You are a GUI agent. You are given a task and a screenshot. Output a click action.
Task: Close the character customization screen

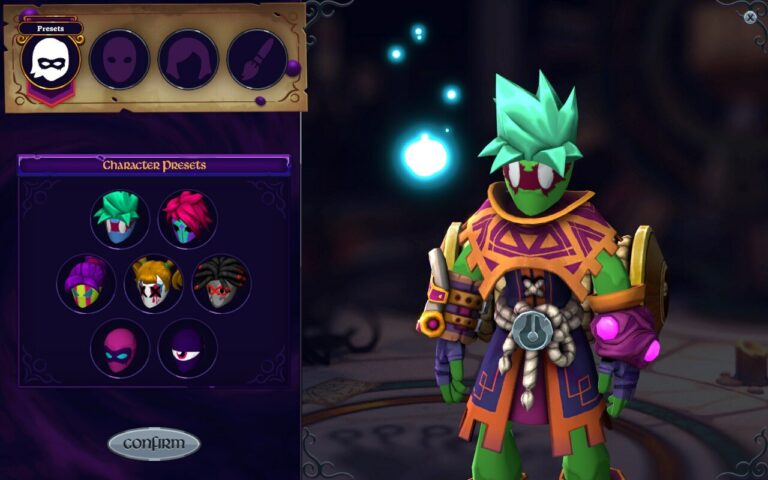pos(750,17)
